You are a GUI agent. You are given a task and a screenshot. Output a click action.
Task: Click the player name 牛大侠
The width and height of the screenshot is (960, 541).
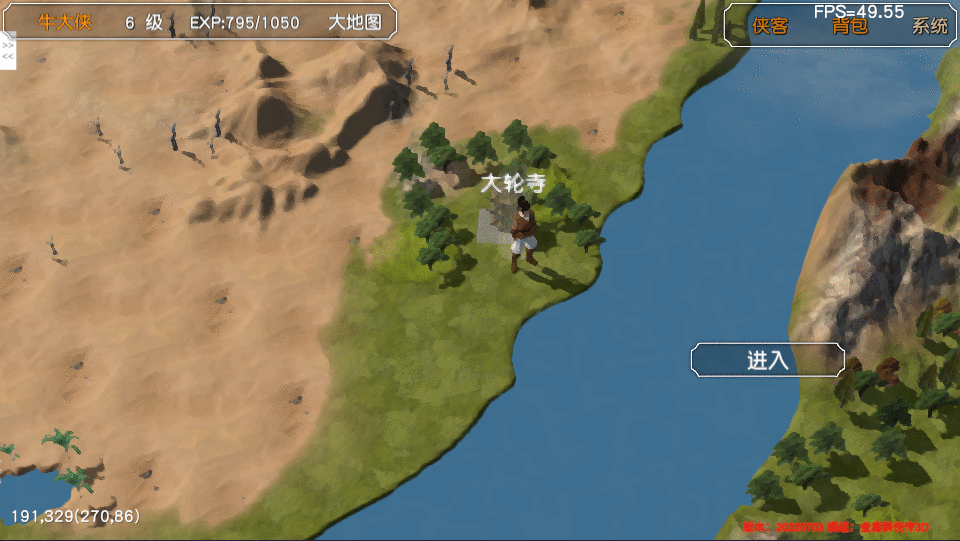(65, 23)
